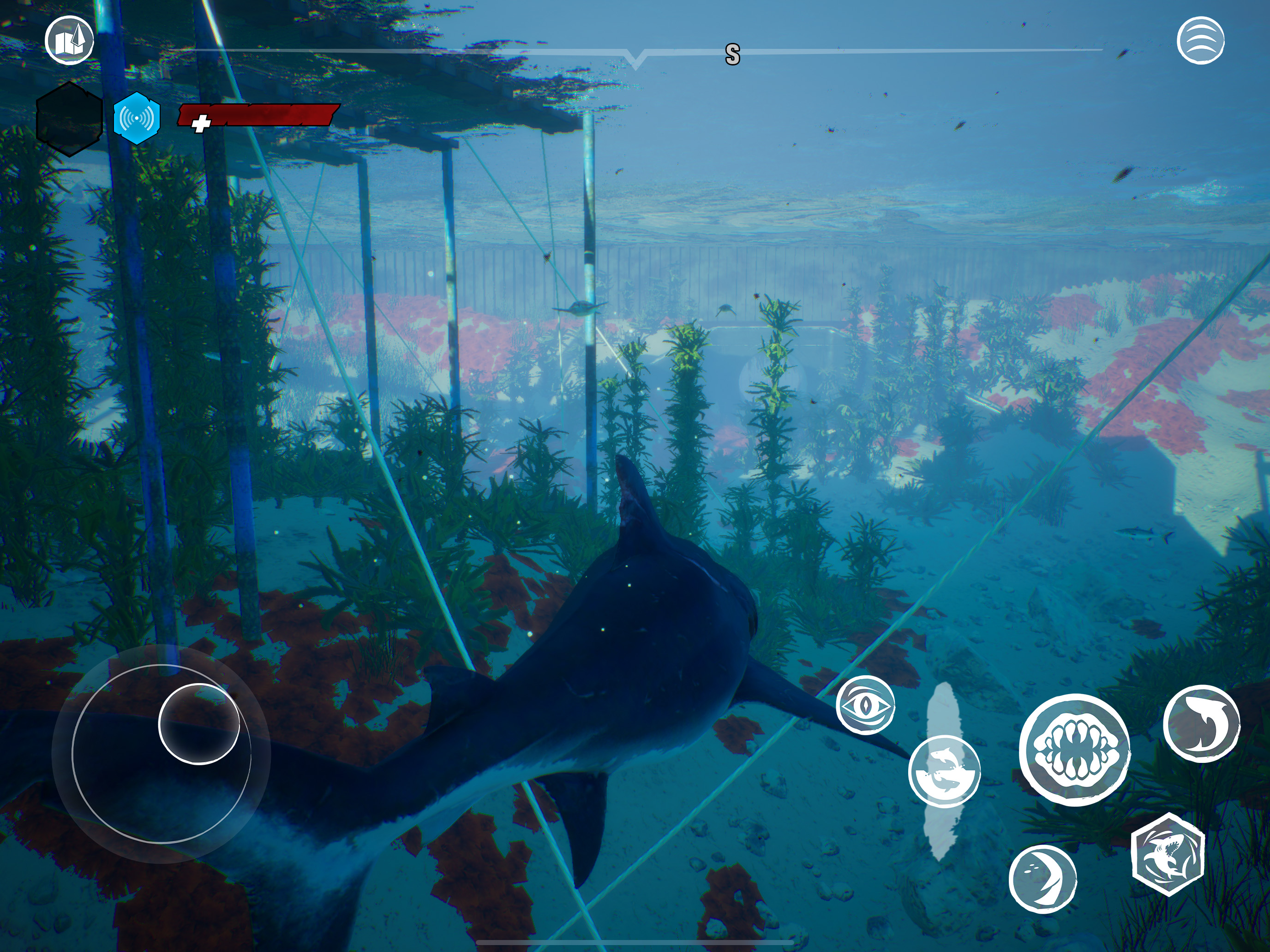Image resolution: width=1270 pixels, height=952 pixels.
Task: Open the world map icon
Action: tap(70, 40)
